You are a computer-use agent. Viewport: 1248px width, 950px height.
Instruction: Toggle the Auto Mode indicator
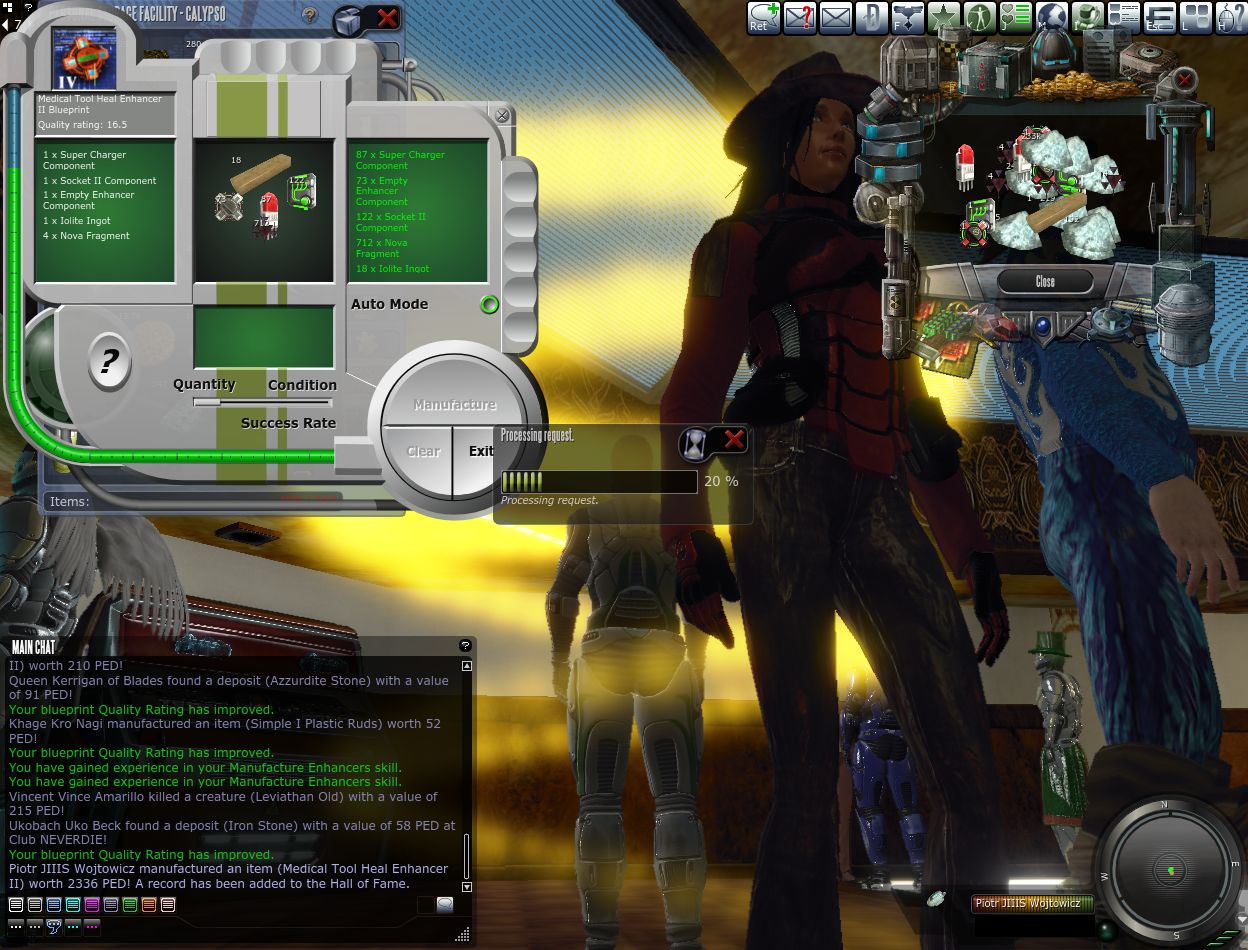pyautogui.click(x=489, y=305)
